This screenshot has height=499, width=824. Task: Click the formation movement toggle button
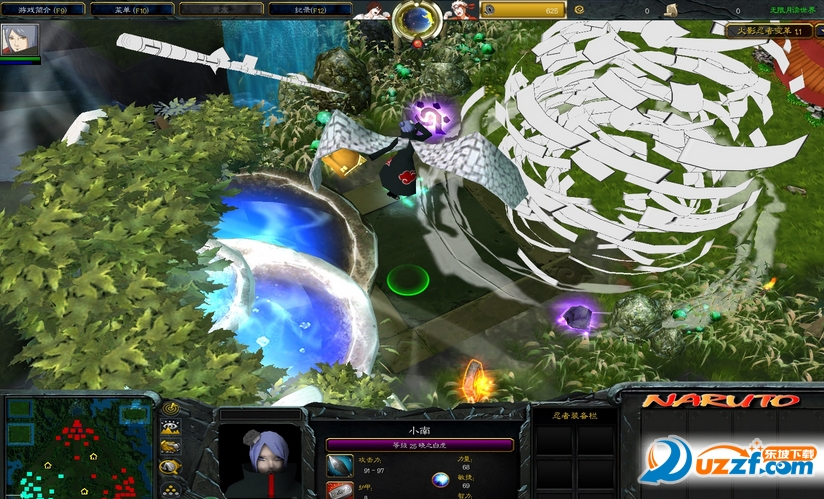(x=170, y=487)
